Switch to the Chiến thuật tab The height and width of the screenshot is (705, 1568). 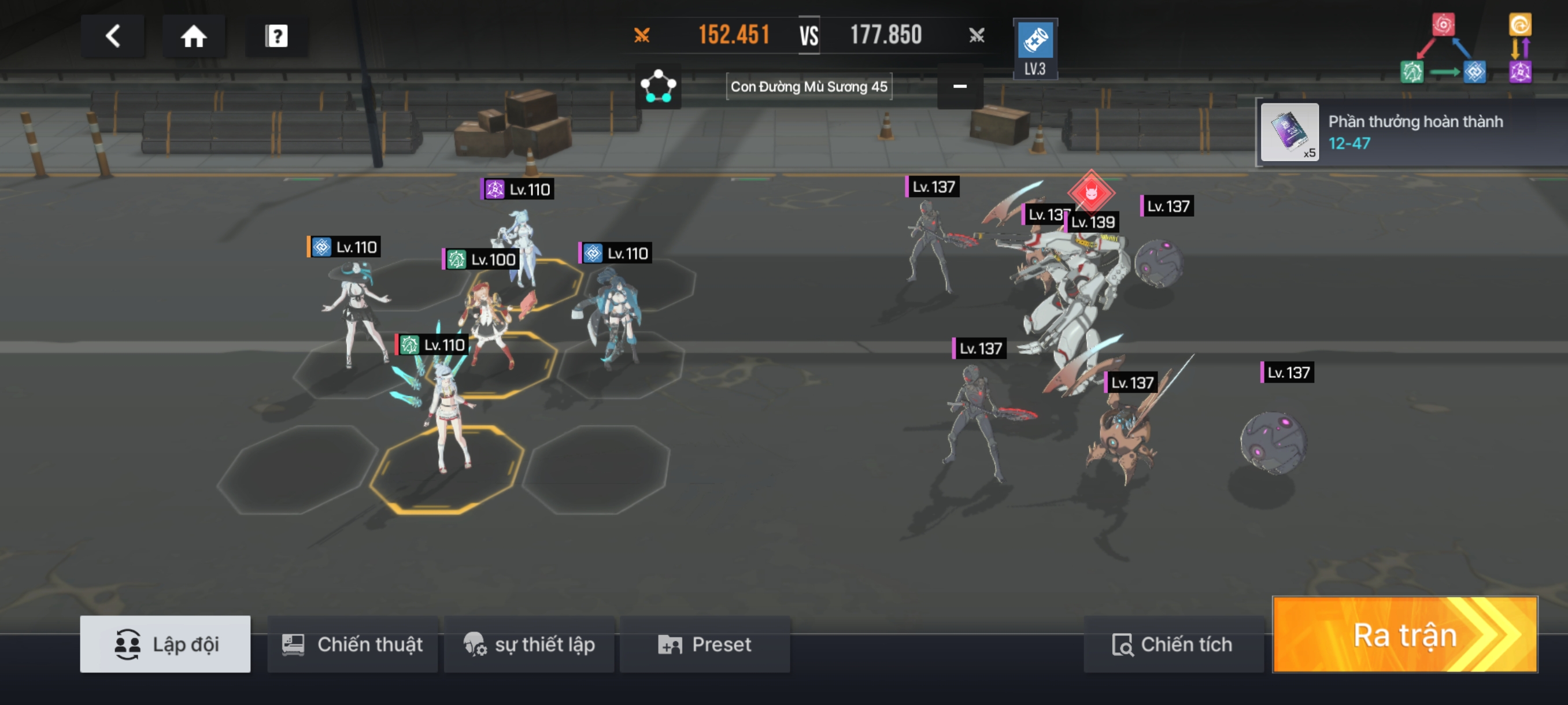tap(353, 644)
